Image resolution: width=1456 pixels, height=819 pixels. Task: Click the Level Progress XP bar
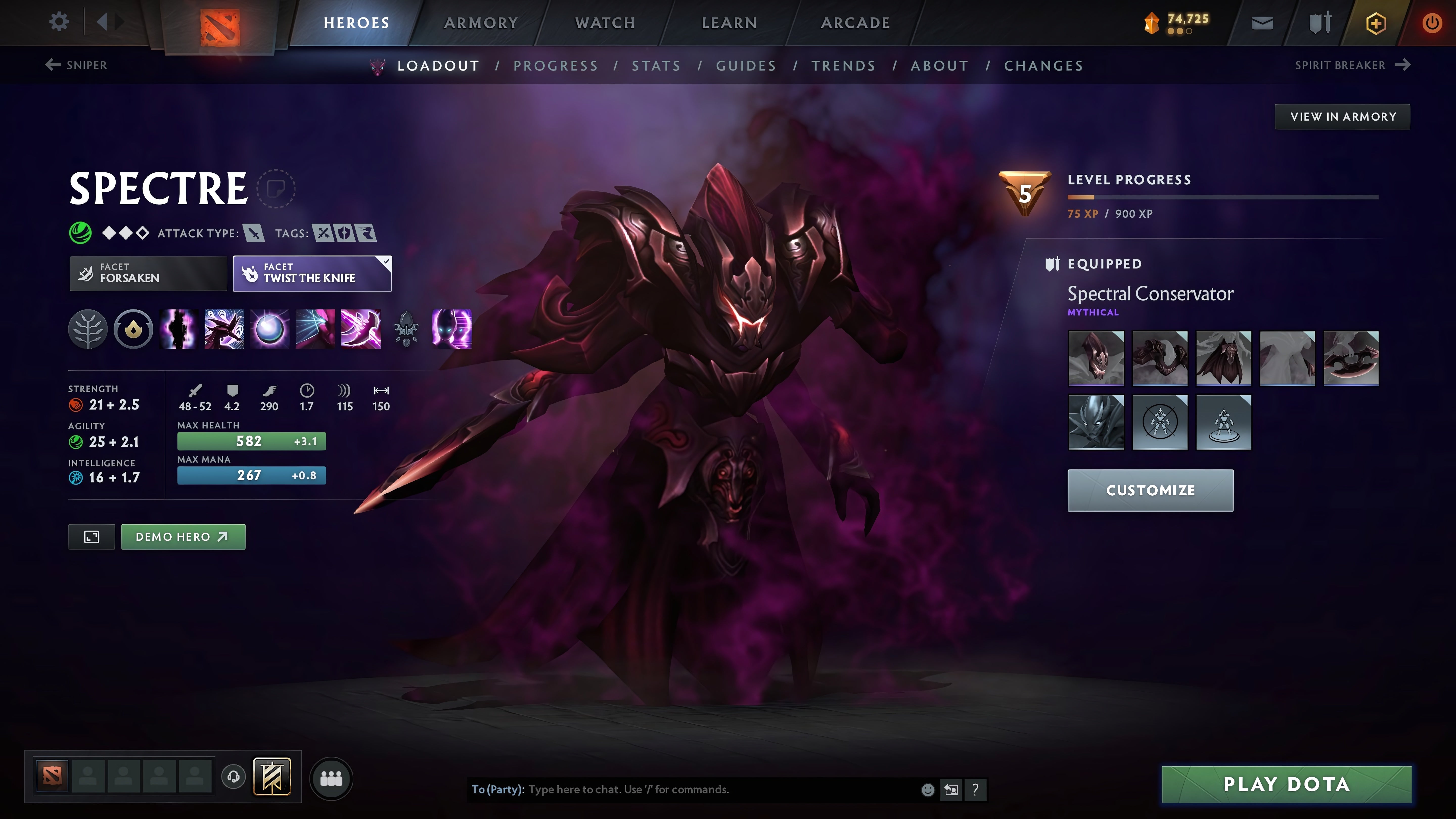[x=1221, y=197]
